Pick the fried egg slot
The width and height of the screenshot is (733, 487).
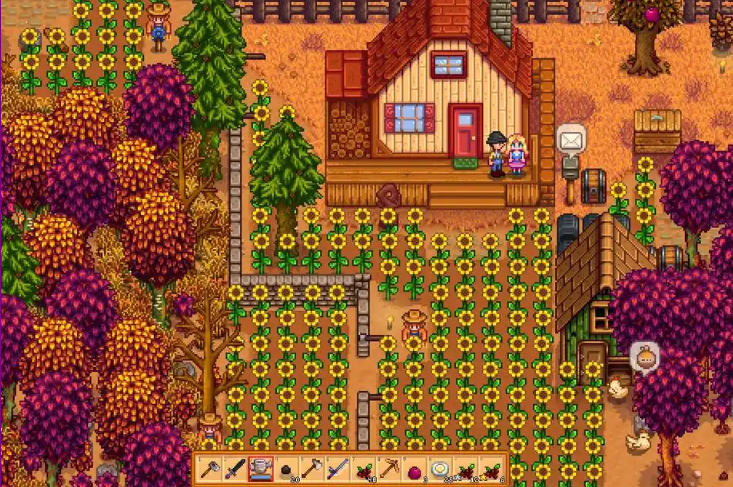click(x=440, y=467)
